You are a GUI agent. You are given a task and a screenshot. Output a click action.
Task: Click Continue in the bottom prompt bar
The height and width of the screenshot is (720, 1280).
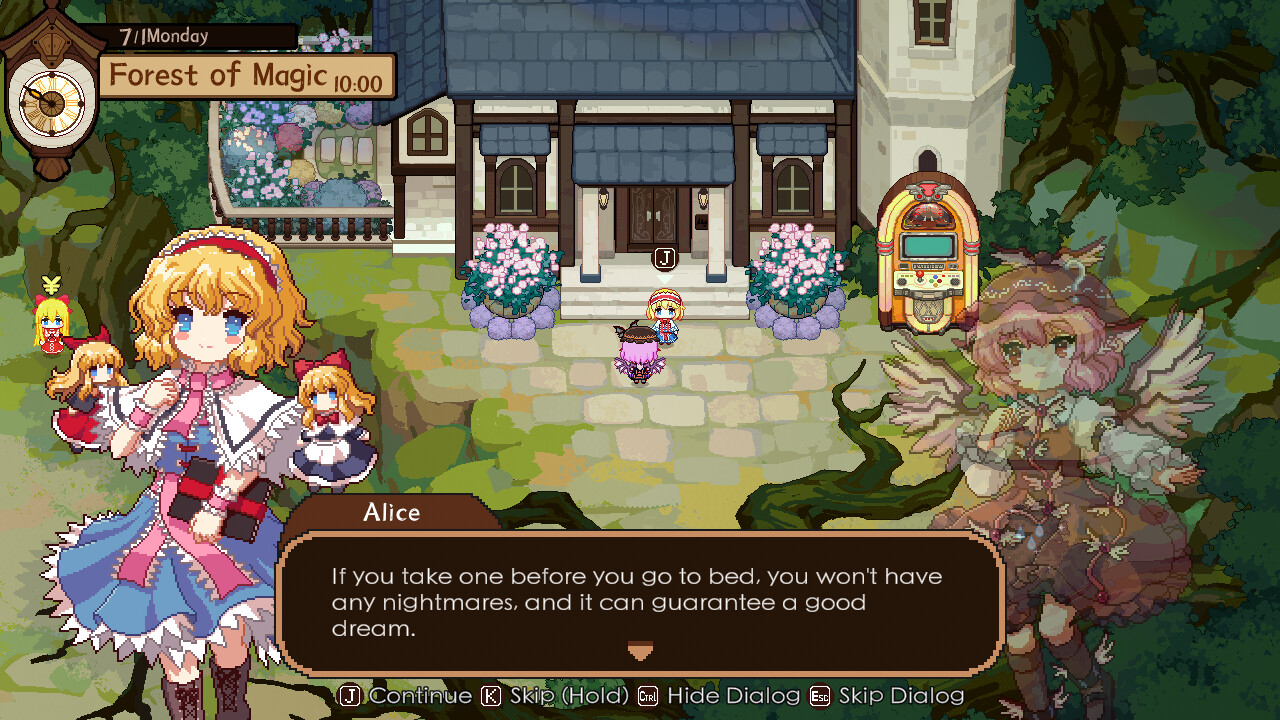tap(418, 696)
